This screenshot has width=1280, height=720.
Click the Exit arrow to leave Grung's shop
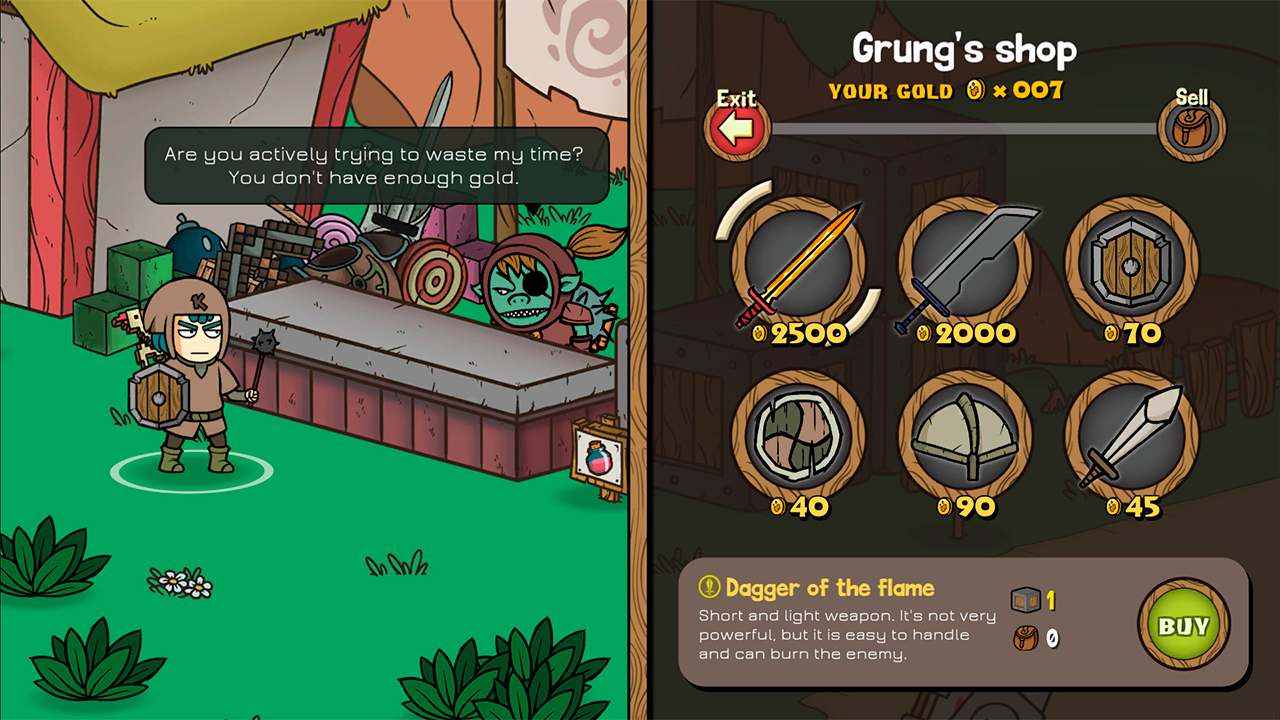[737, 128]
